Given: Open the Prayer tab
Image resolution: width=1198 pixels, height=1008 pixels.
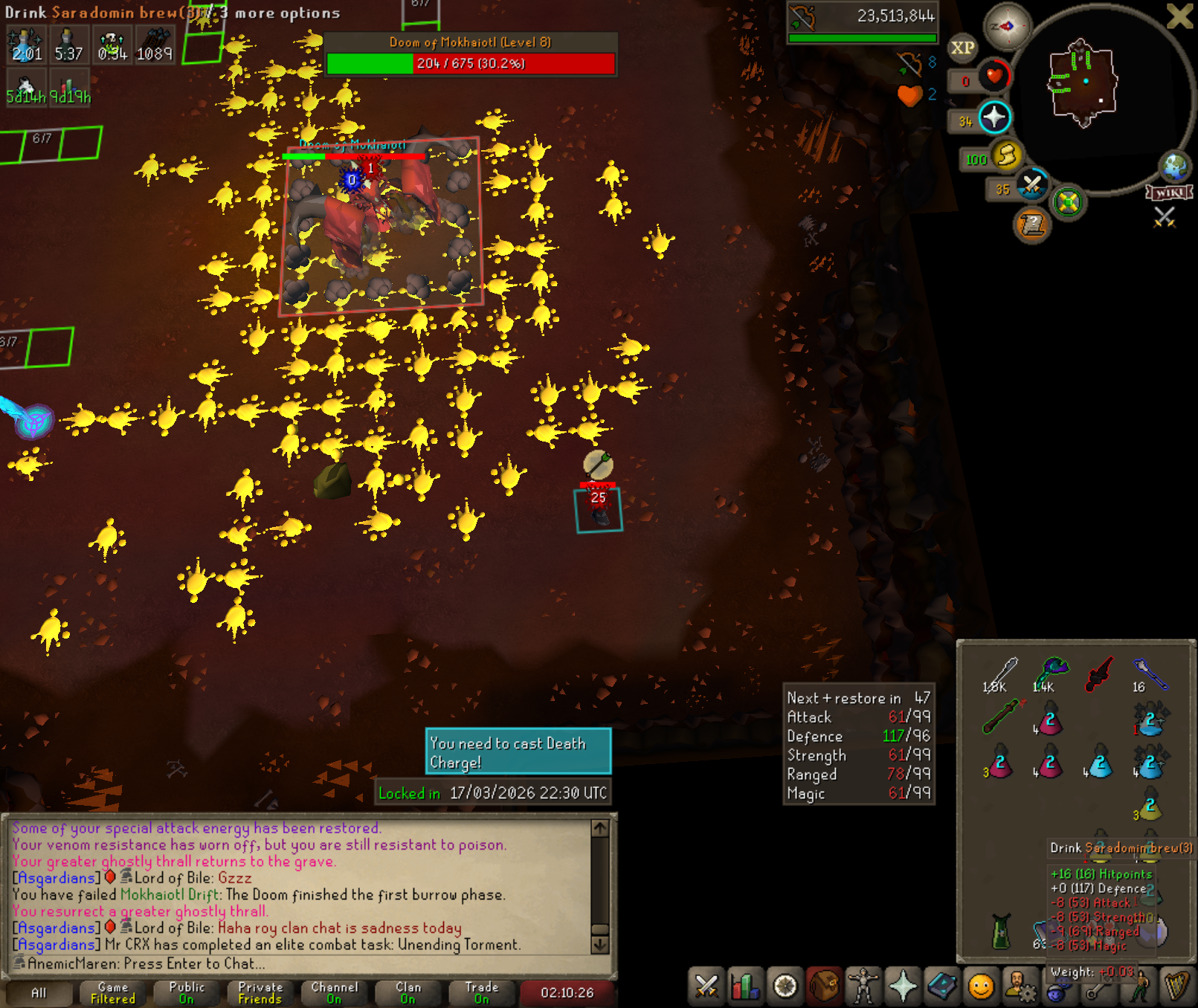Looking at the screenshot, I should point(903,986).
